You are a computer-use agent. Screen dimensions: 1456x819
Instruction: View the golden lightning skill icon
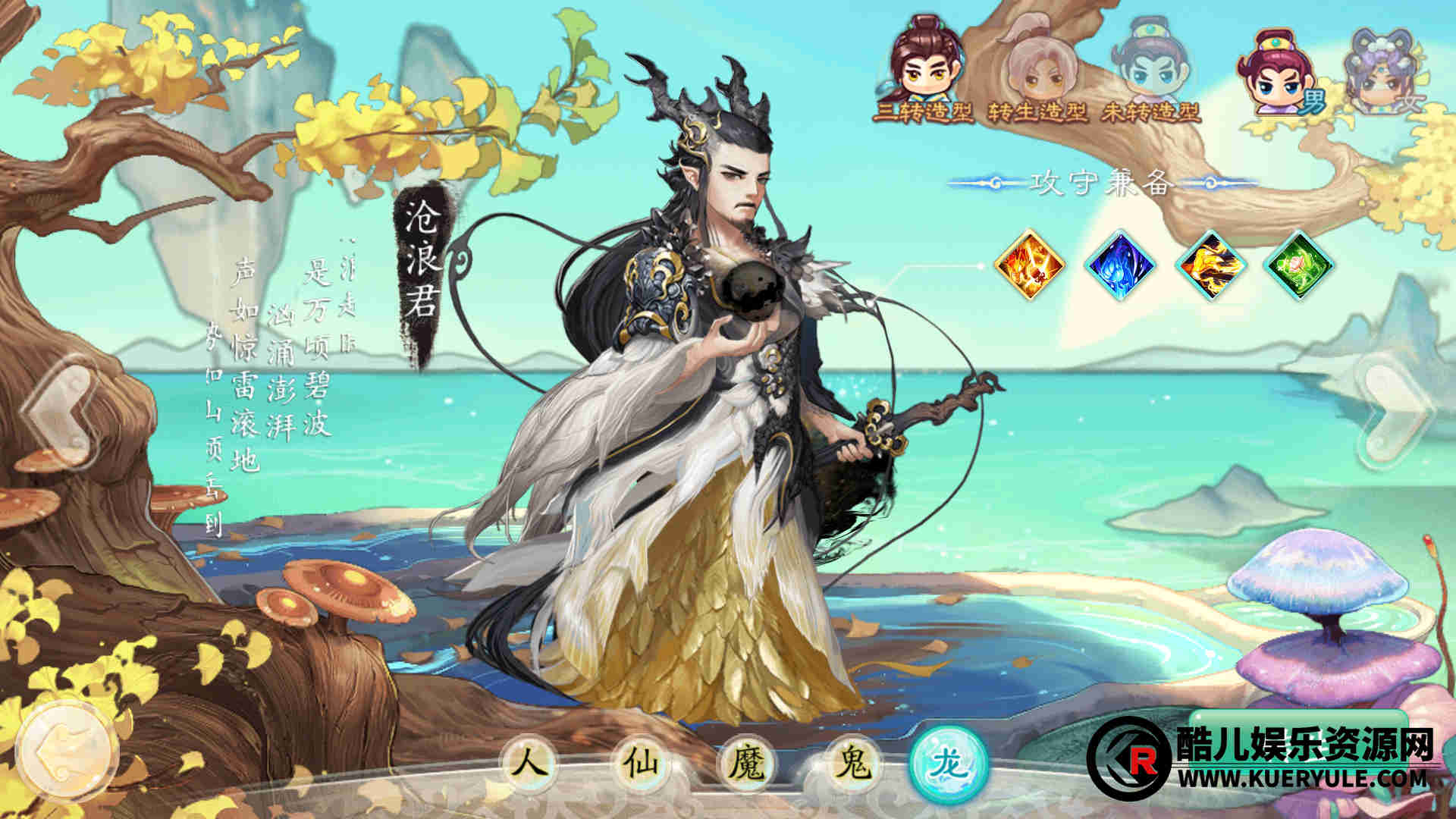pos(1210,265)
